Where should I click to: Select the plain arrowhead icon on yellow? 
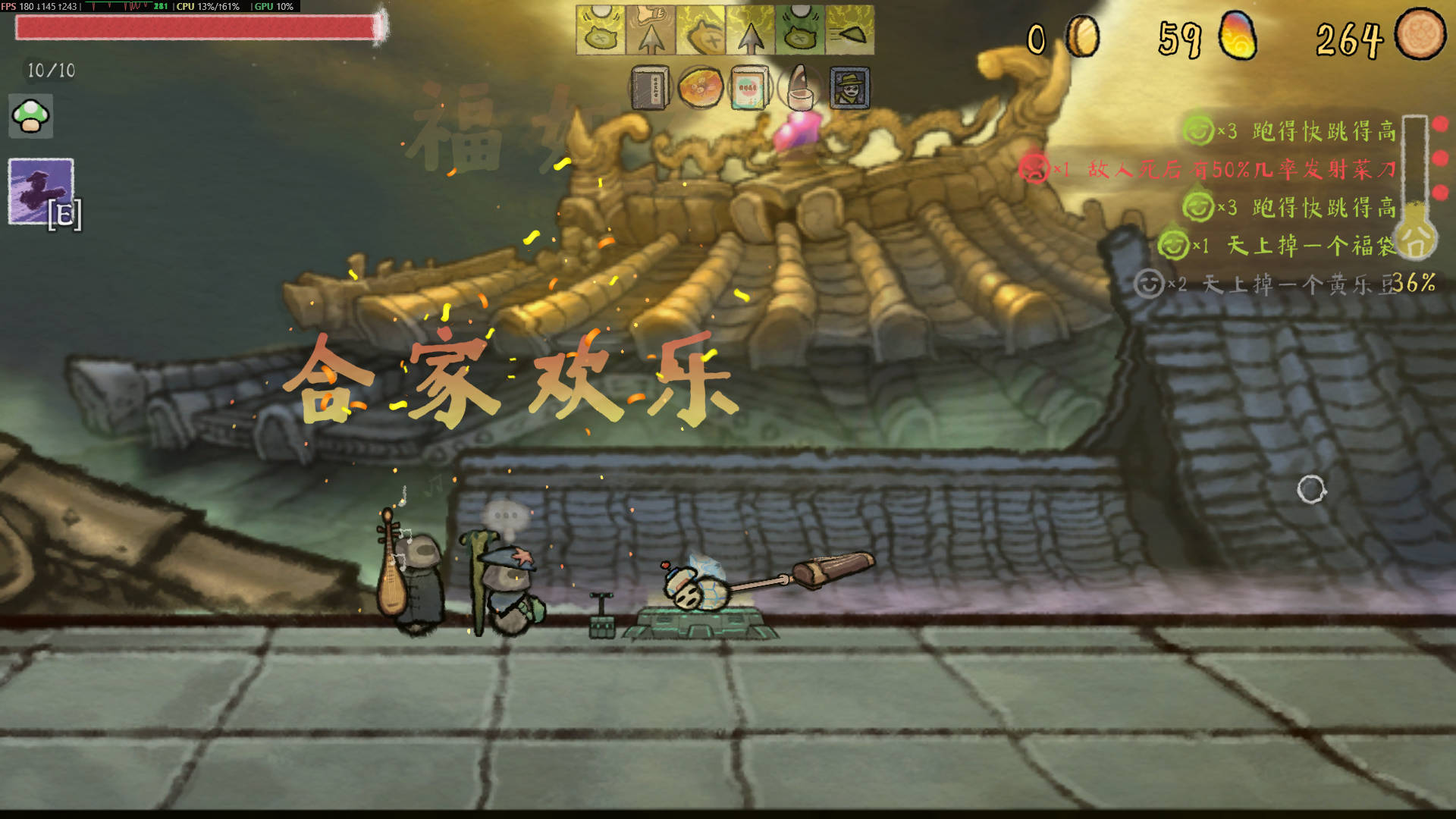750,31
